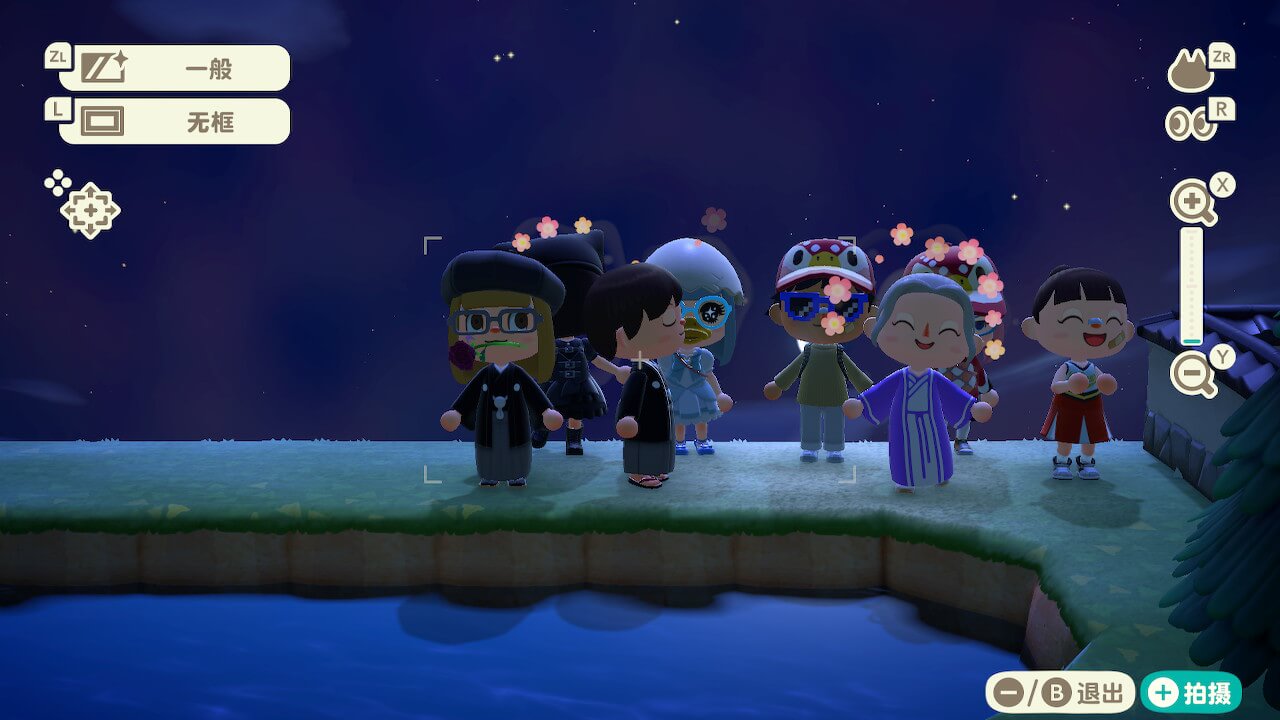The width and height of the screenshot is (1280, 720).
Task: Click the 拍摄 capture button
Action: click(x=1191, y=692)
